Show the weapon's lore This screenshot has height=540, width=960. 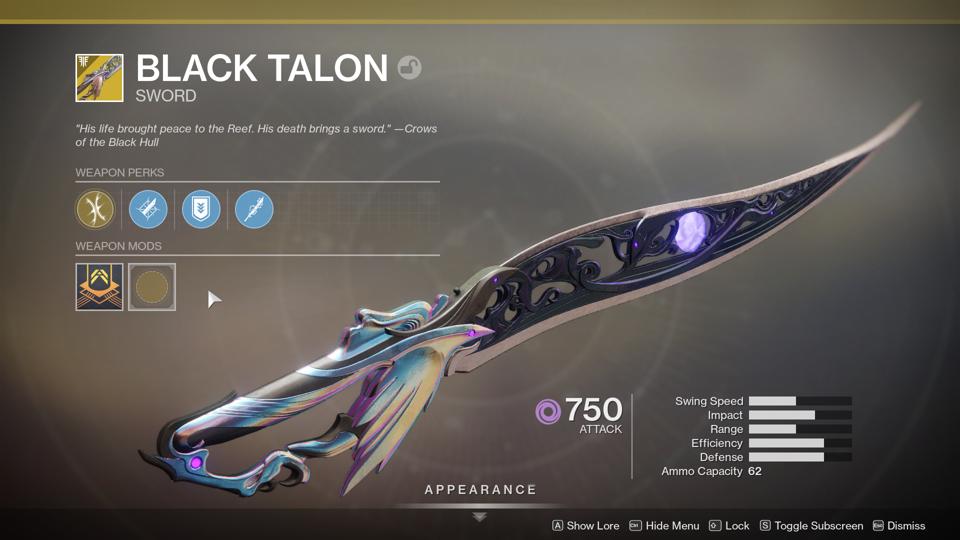click(586, 526)
